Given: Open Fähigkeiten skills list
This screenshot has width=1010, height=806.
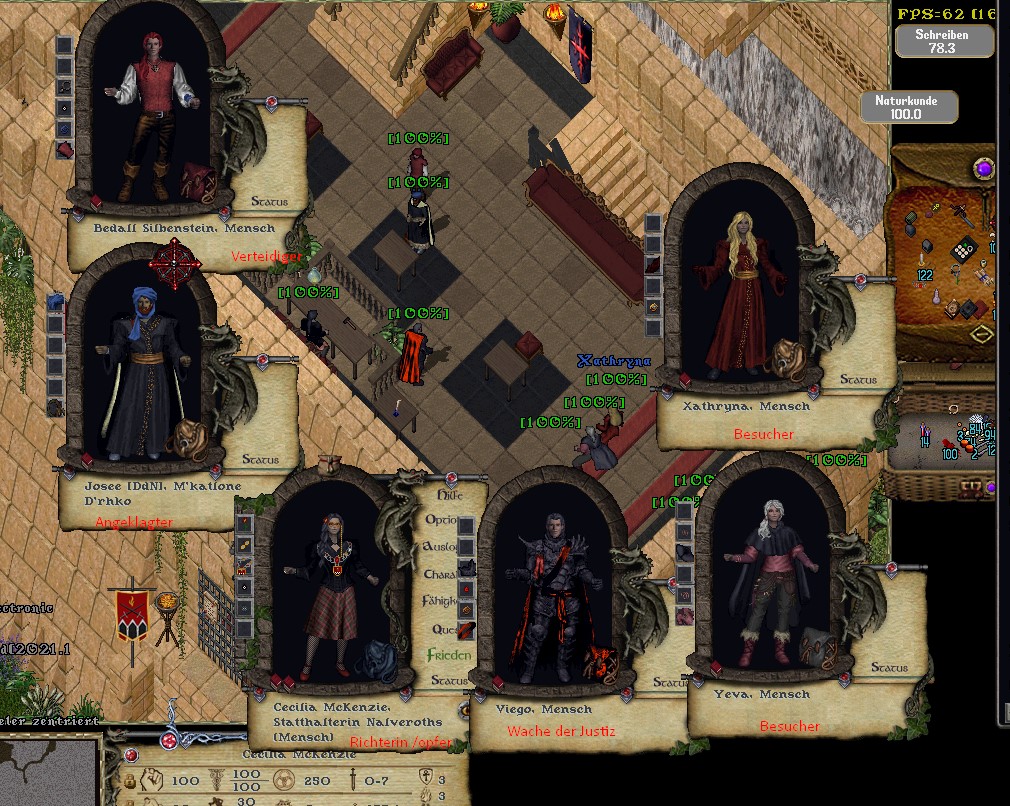Looking at the screenshot, I should 442,601.
